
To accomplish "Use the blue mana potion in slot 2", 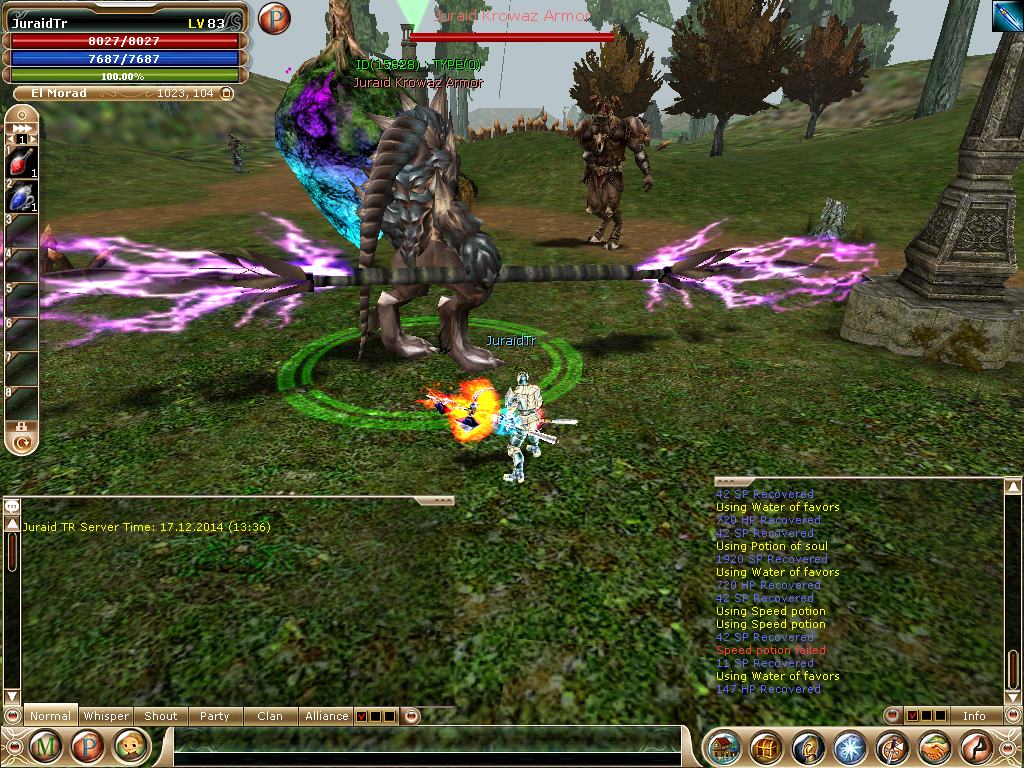I will click(23, 197).
